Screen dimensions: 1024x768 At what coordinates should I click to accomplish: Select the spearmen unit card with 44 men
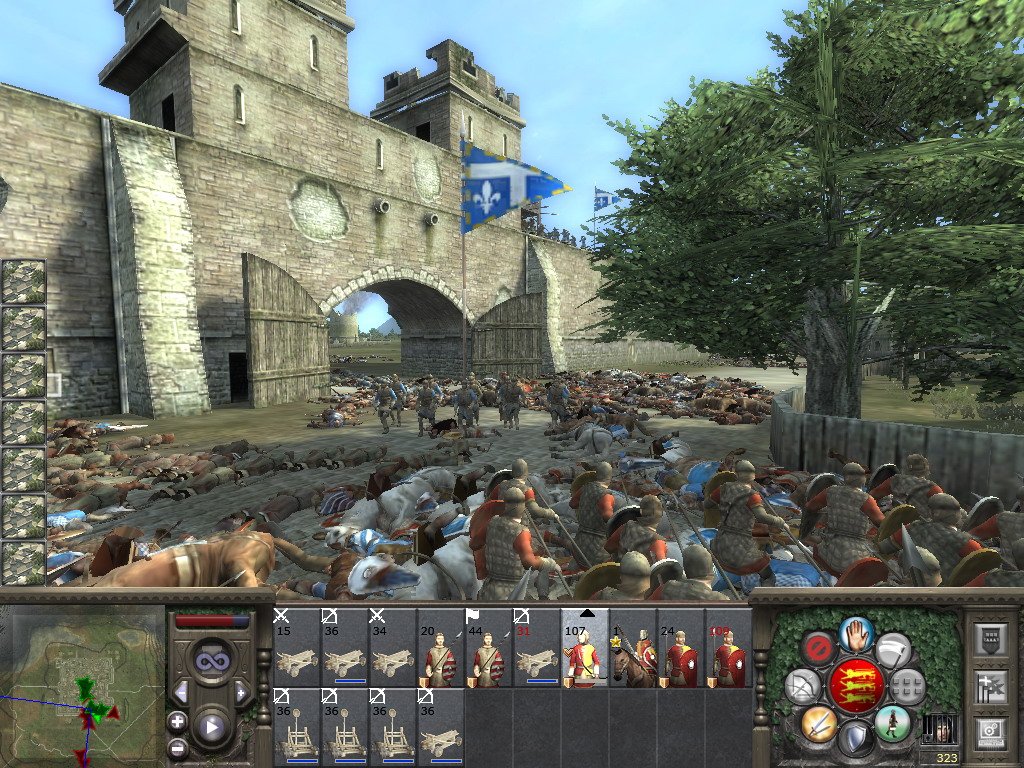point(488,647)
